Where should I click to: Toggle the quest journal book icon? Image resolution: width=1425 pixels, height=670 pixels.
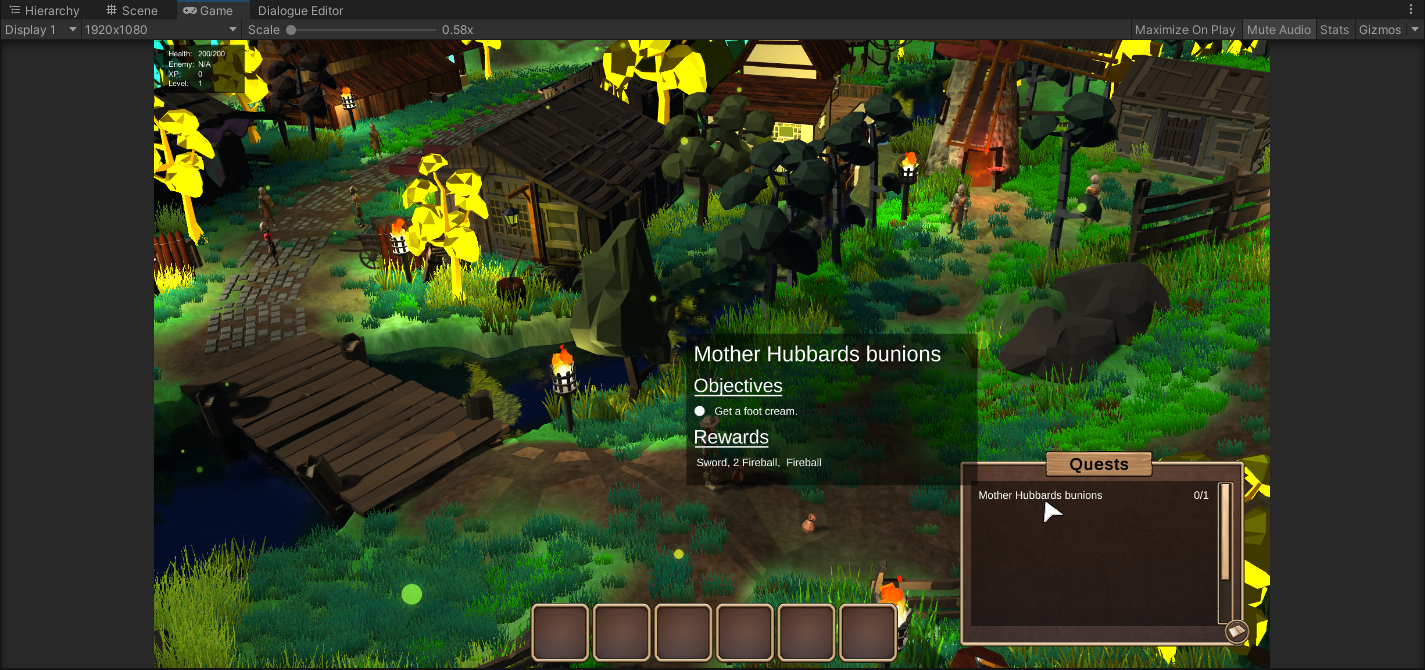click(1236, 631)
